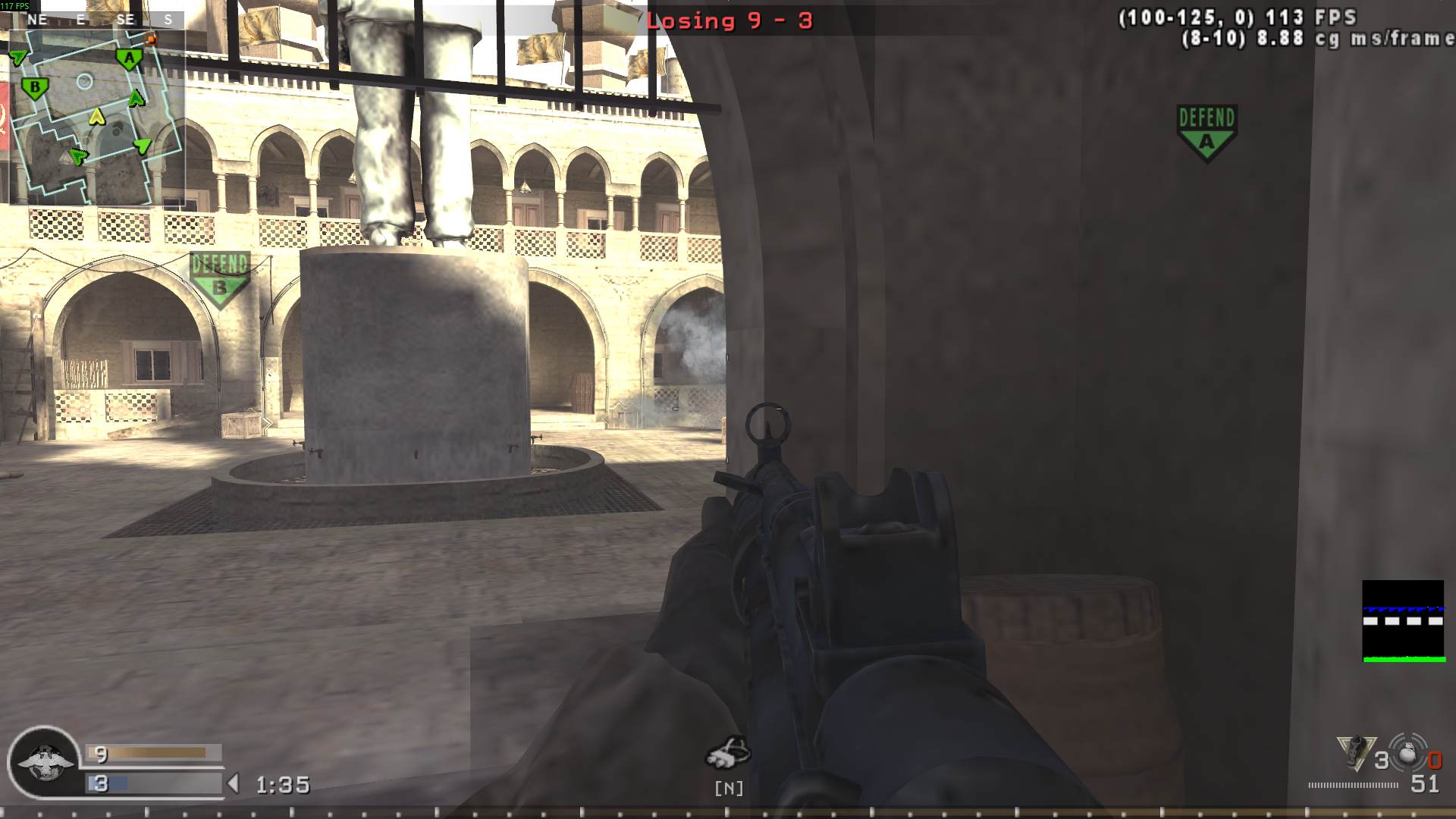1456x819 pixels.
Task: Select objective marker A on the minimap
Action: [127, 56]
